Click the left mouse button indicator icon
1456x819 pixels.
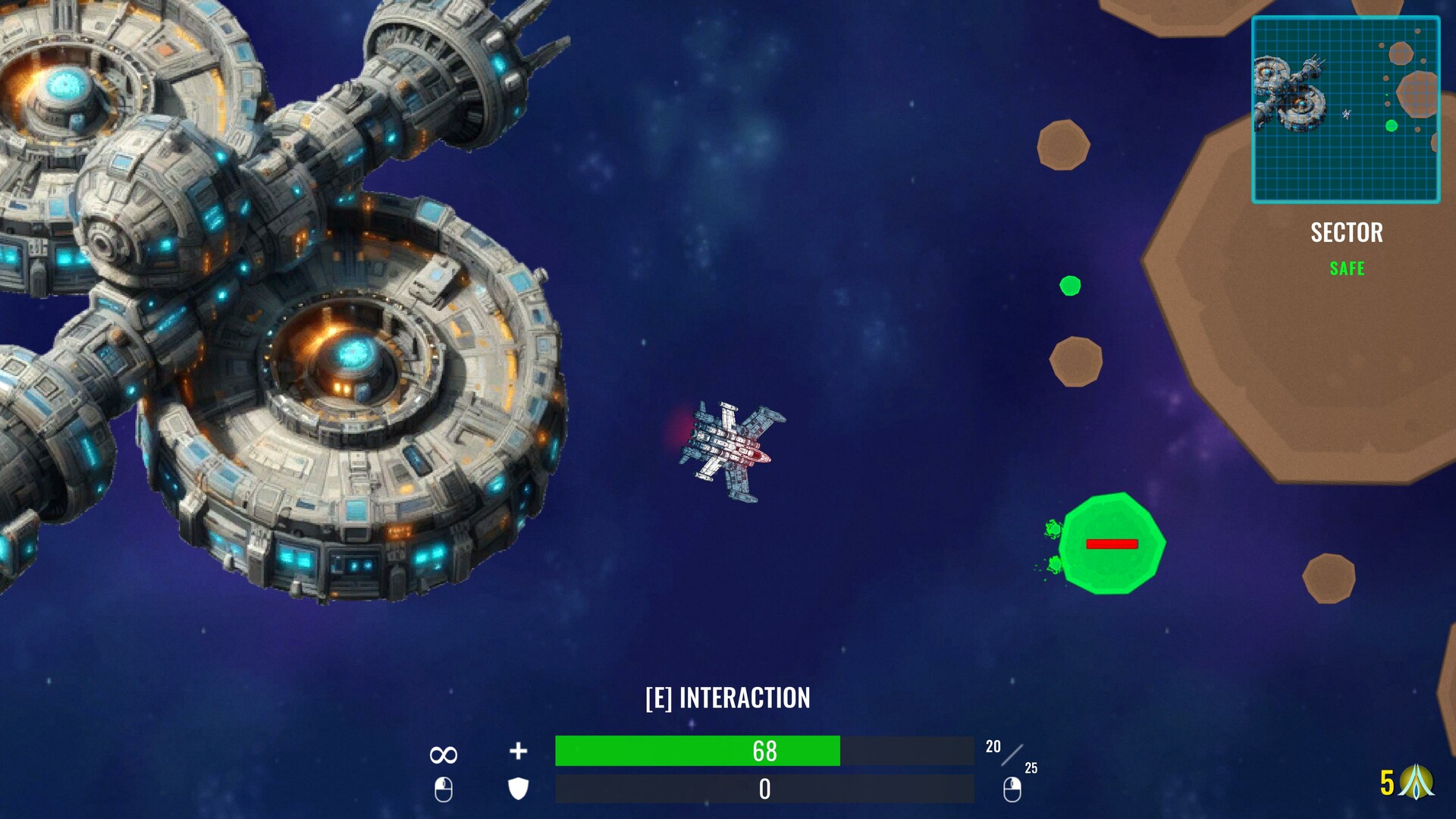[x=443, y=791]
